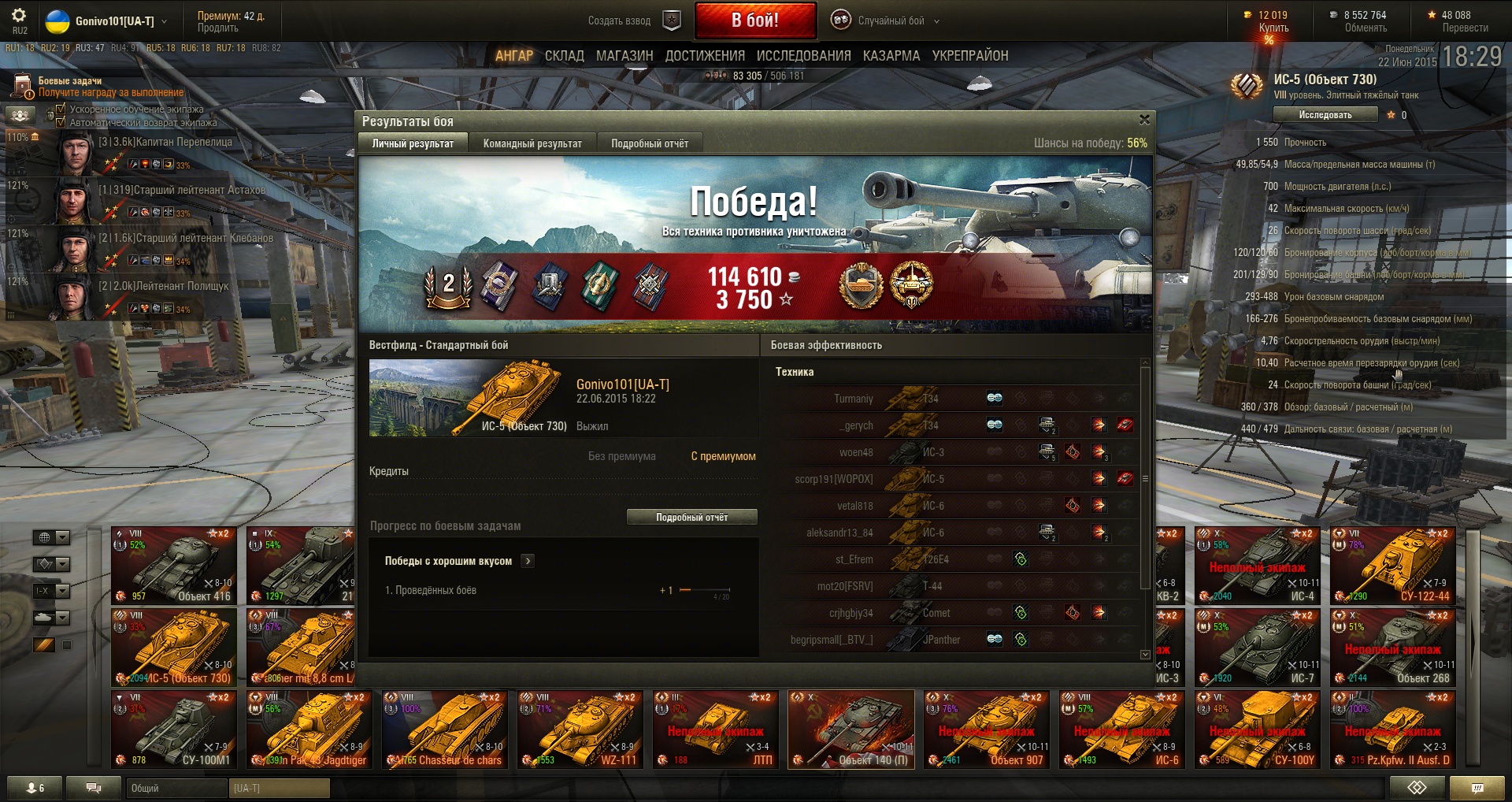1512x802 pixels.
Task: Open the Подробный отчёт tab
Action: click(649, 143)
